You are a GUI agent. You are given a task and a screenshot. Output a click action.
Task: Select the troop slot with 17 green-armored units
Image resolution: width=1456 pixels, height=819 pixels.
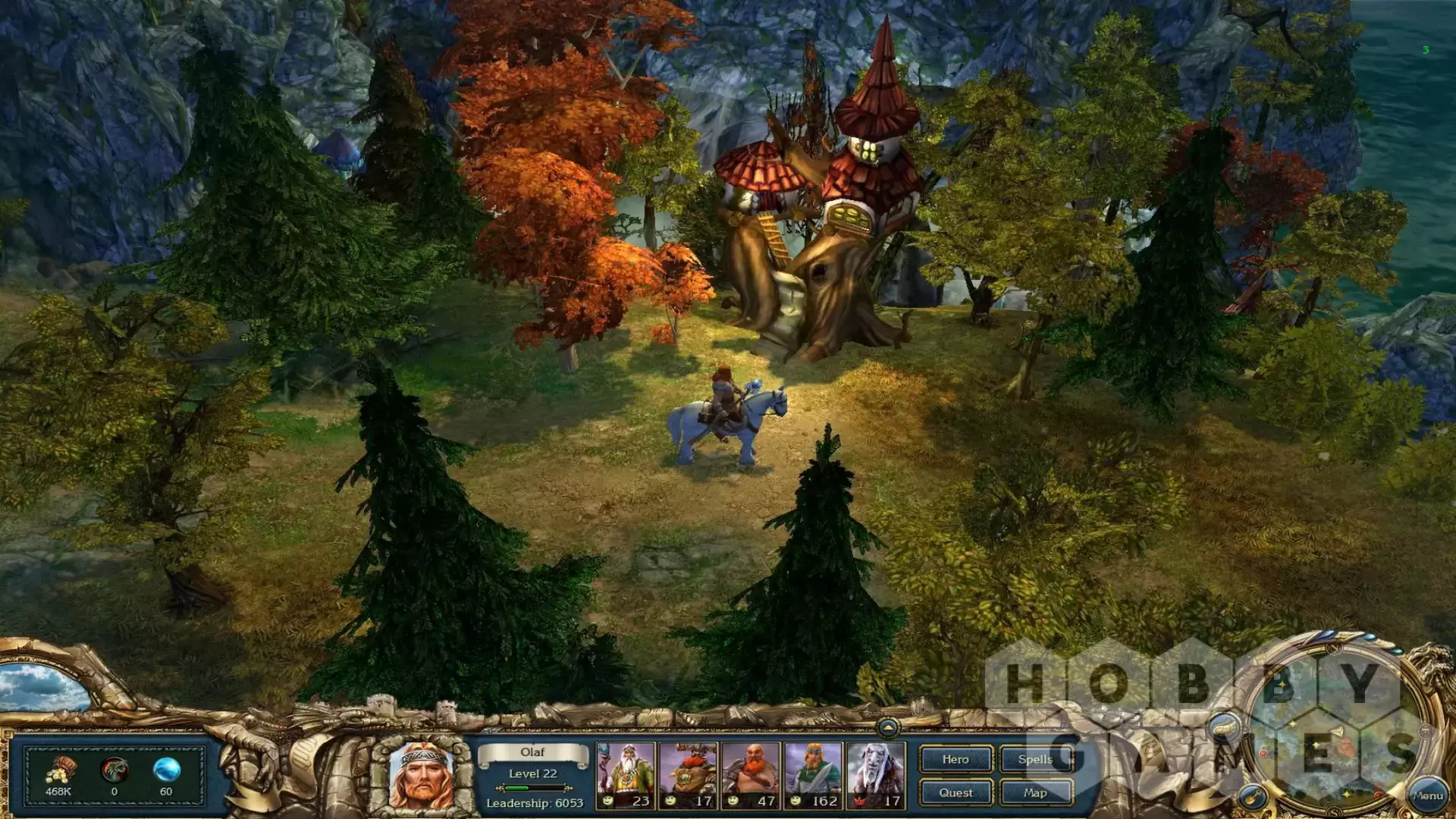(x=688, y=775)
